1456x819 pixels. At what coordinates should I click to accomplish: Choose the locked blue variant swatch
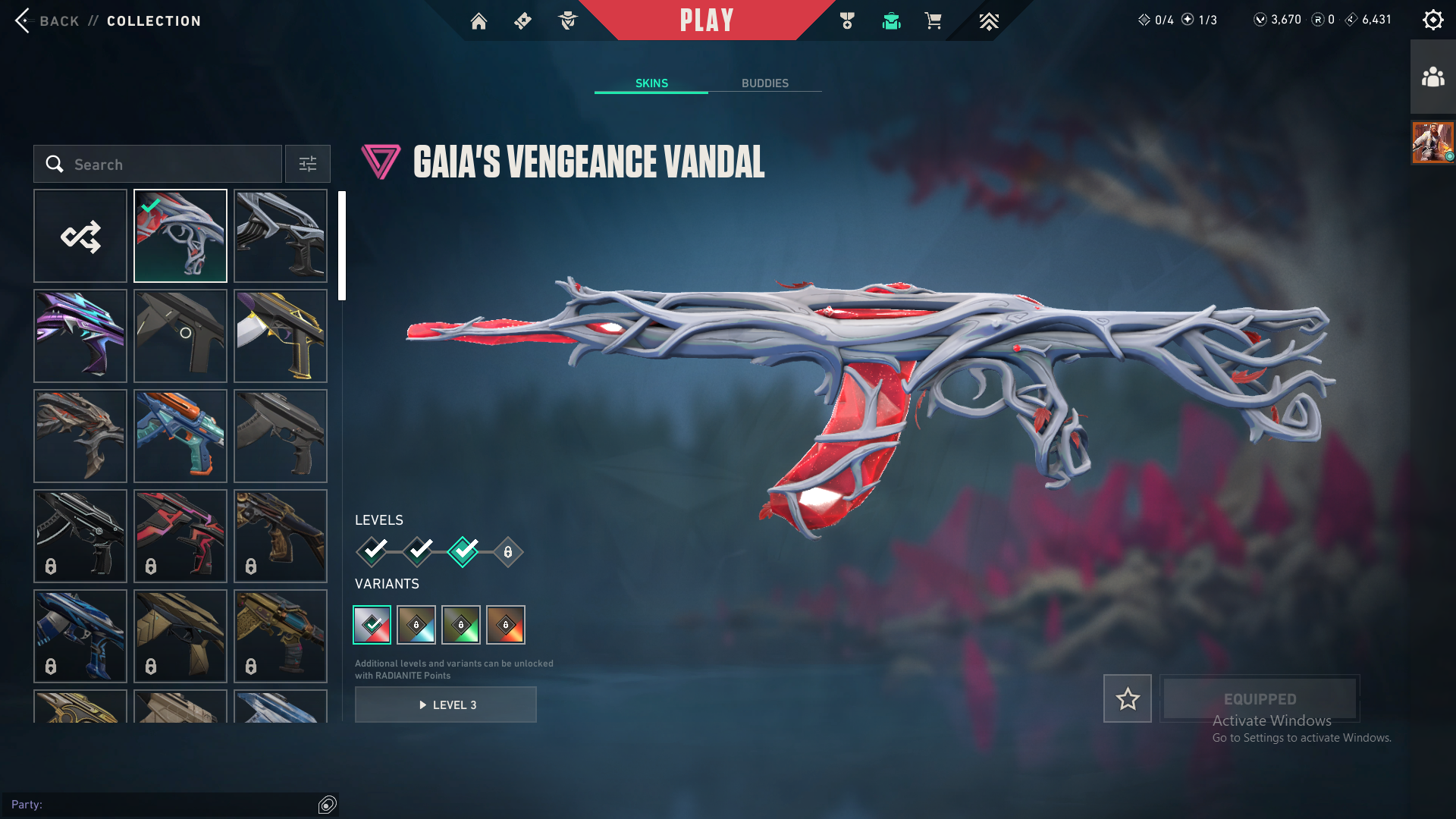[416, 625]
